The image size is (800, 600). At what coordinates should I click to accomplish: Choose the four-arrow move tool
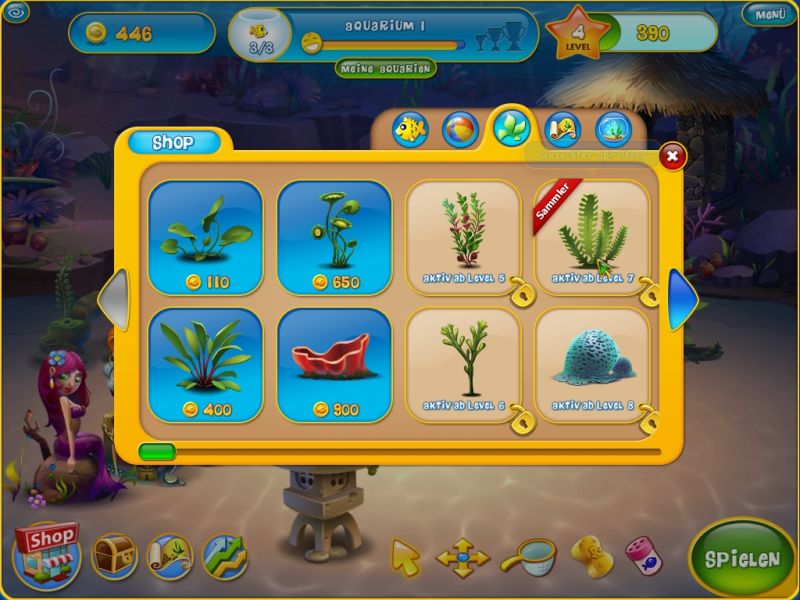pyautogui.click(x=463, y=558)
